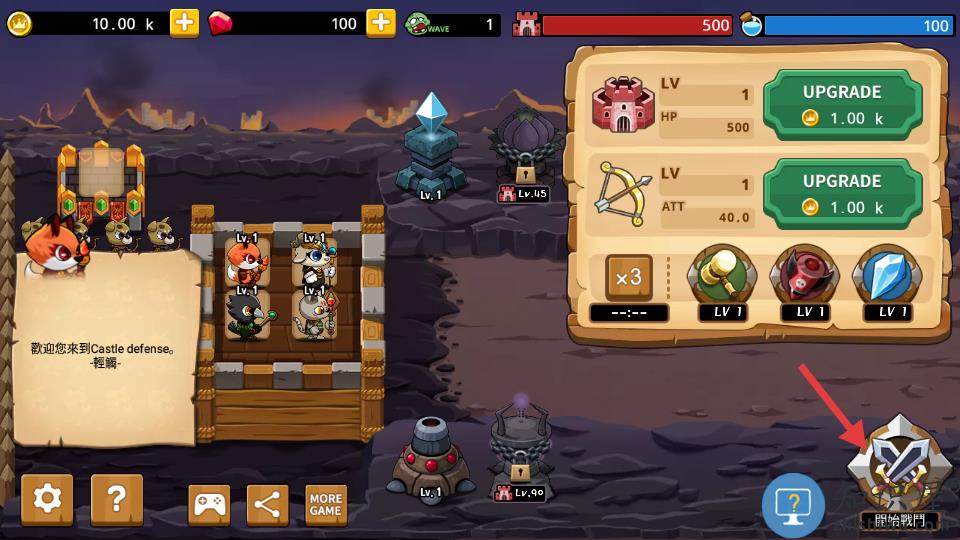Viewport: 960px width, 540px height.
Task: Activate the x3 speed boost
Action: coord(629,279)
